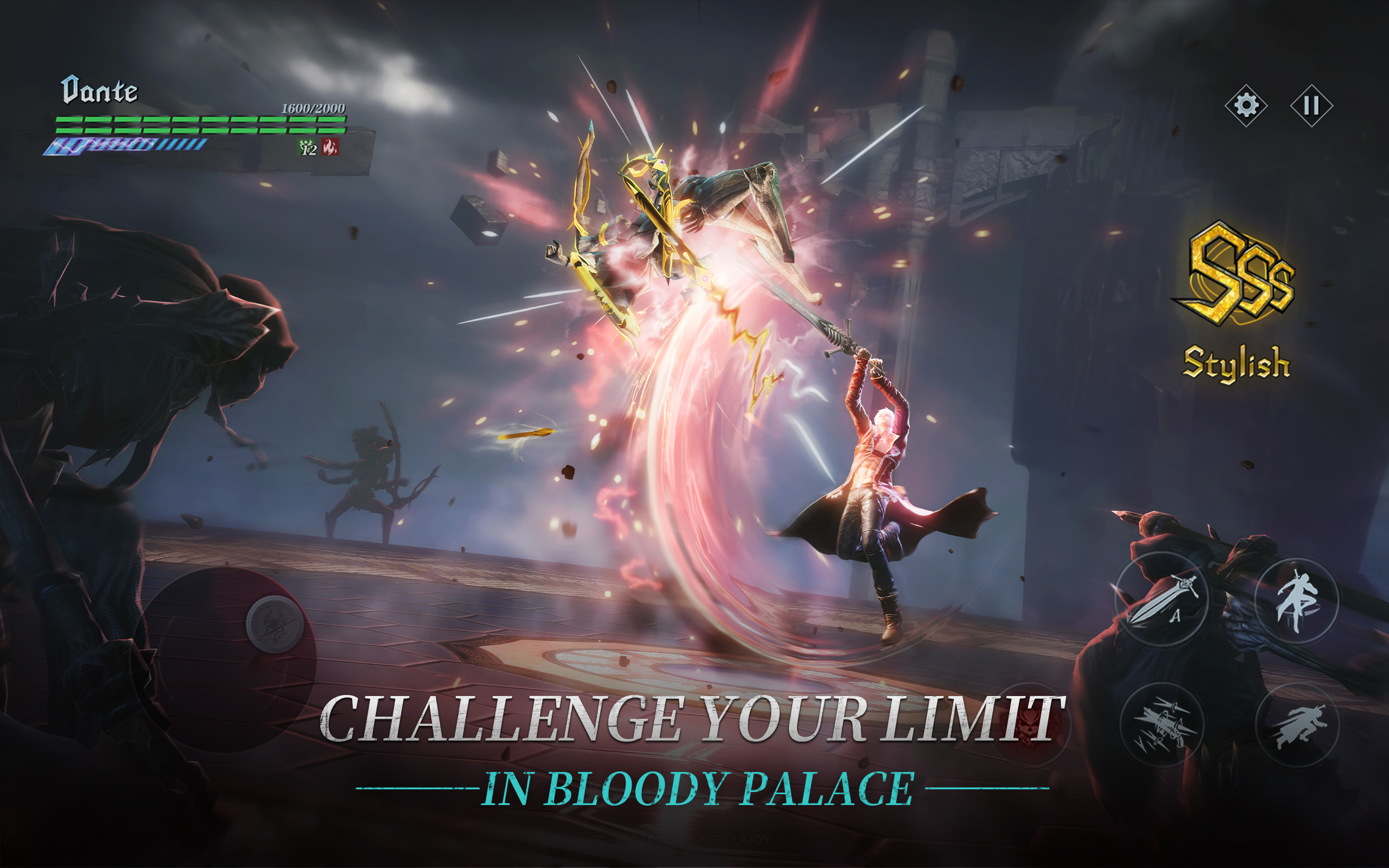Screen dimensions: 1389x868
Task: Tap Dante's name label
Action: [99, 89]
